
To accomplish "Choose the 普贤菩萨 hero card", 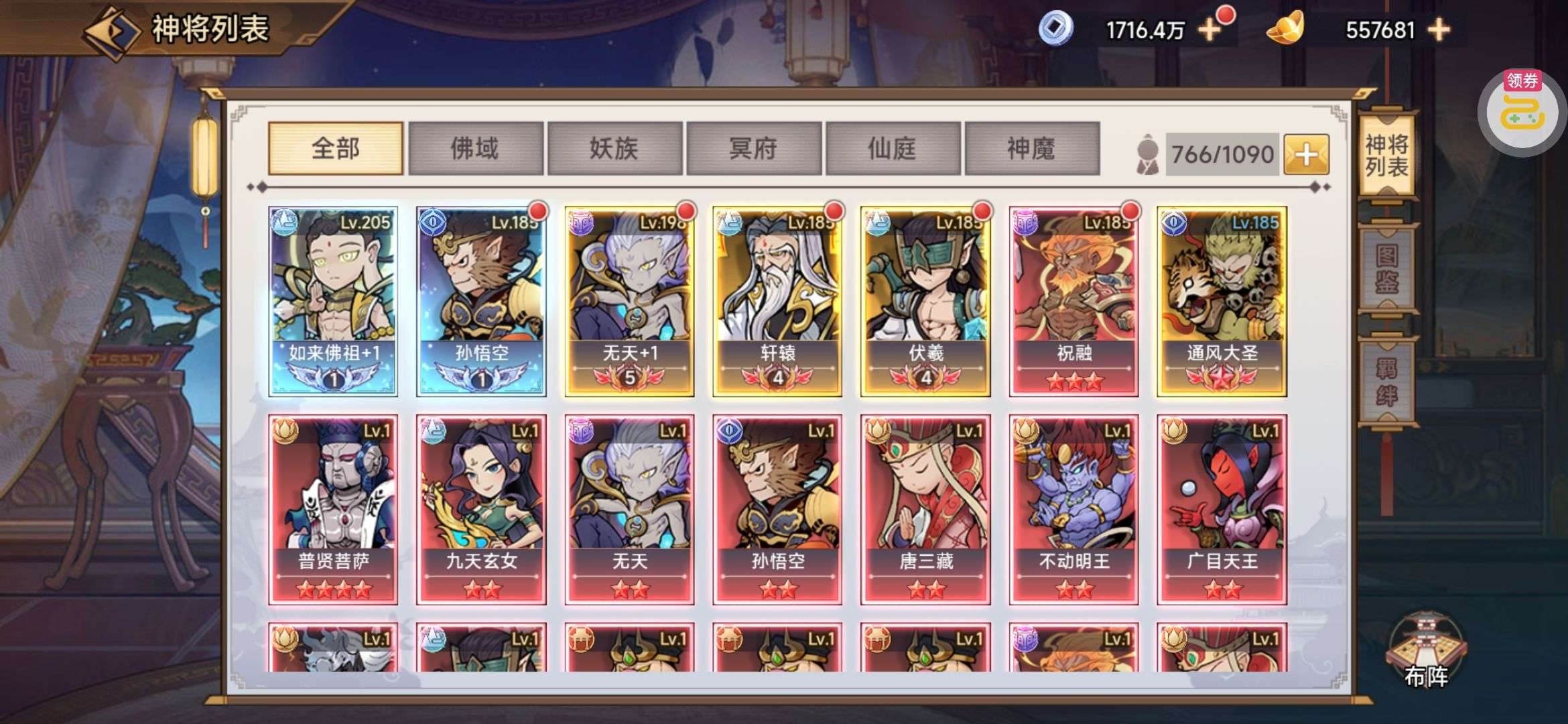I will 333,509.
